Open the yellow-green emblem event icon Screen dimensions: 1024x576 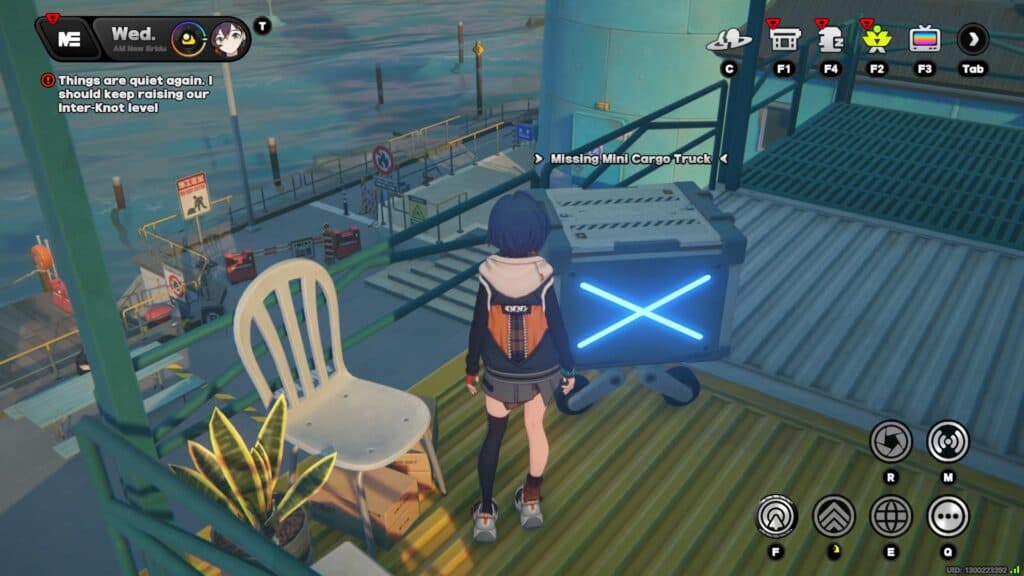pos(876,40)
